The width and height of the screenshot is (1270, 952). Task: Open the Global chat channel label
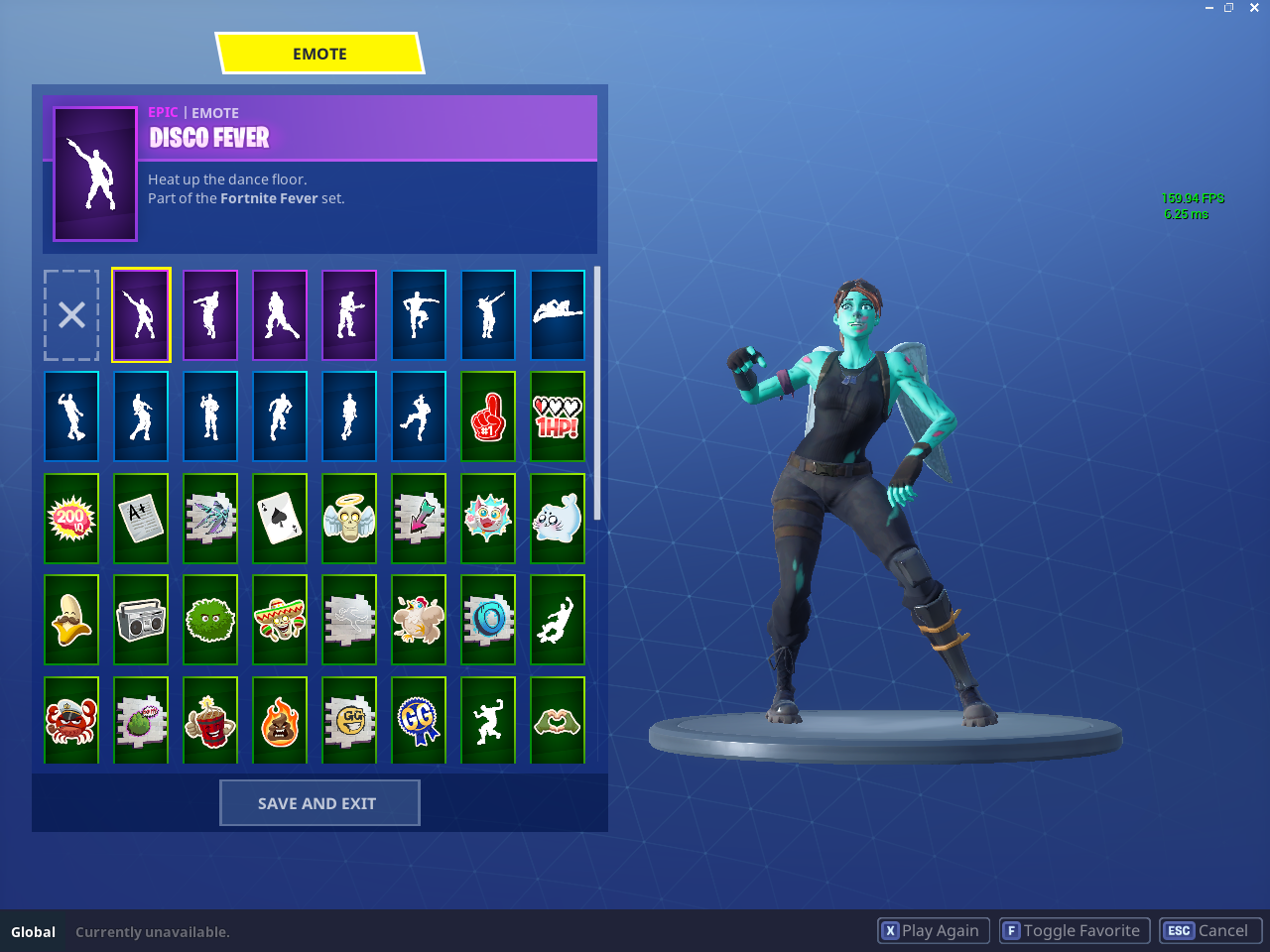click(34, 931)
